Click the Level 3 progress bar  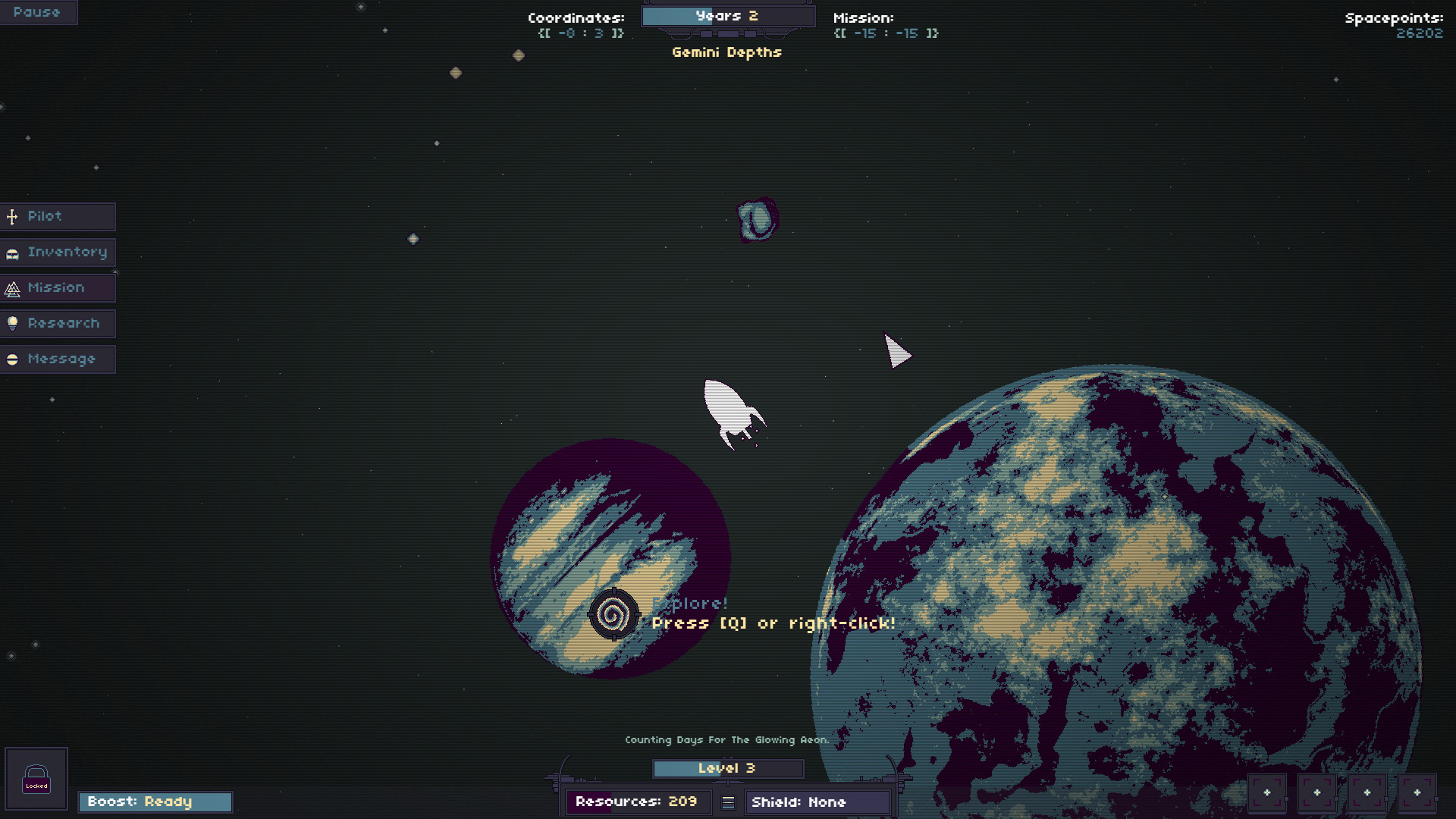pos(726,768)
